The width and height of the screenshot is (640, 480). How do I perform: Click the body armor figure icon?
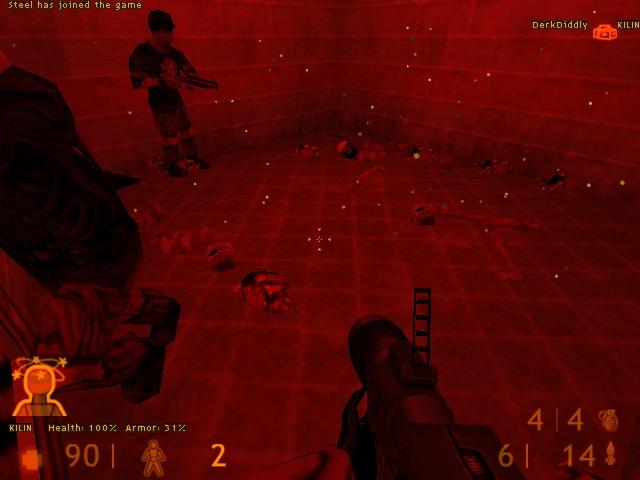click(x=153, y=456)
